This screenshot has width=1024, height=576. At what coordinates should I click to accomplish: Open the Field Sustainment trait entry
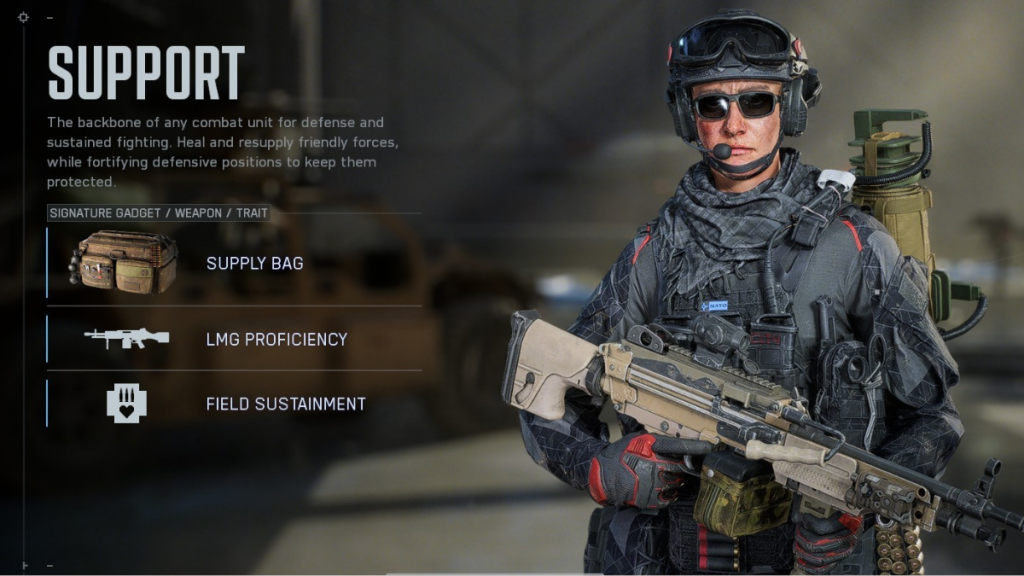(x=233, y=404)
